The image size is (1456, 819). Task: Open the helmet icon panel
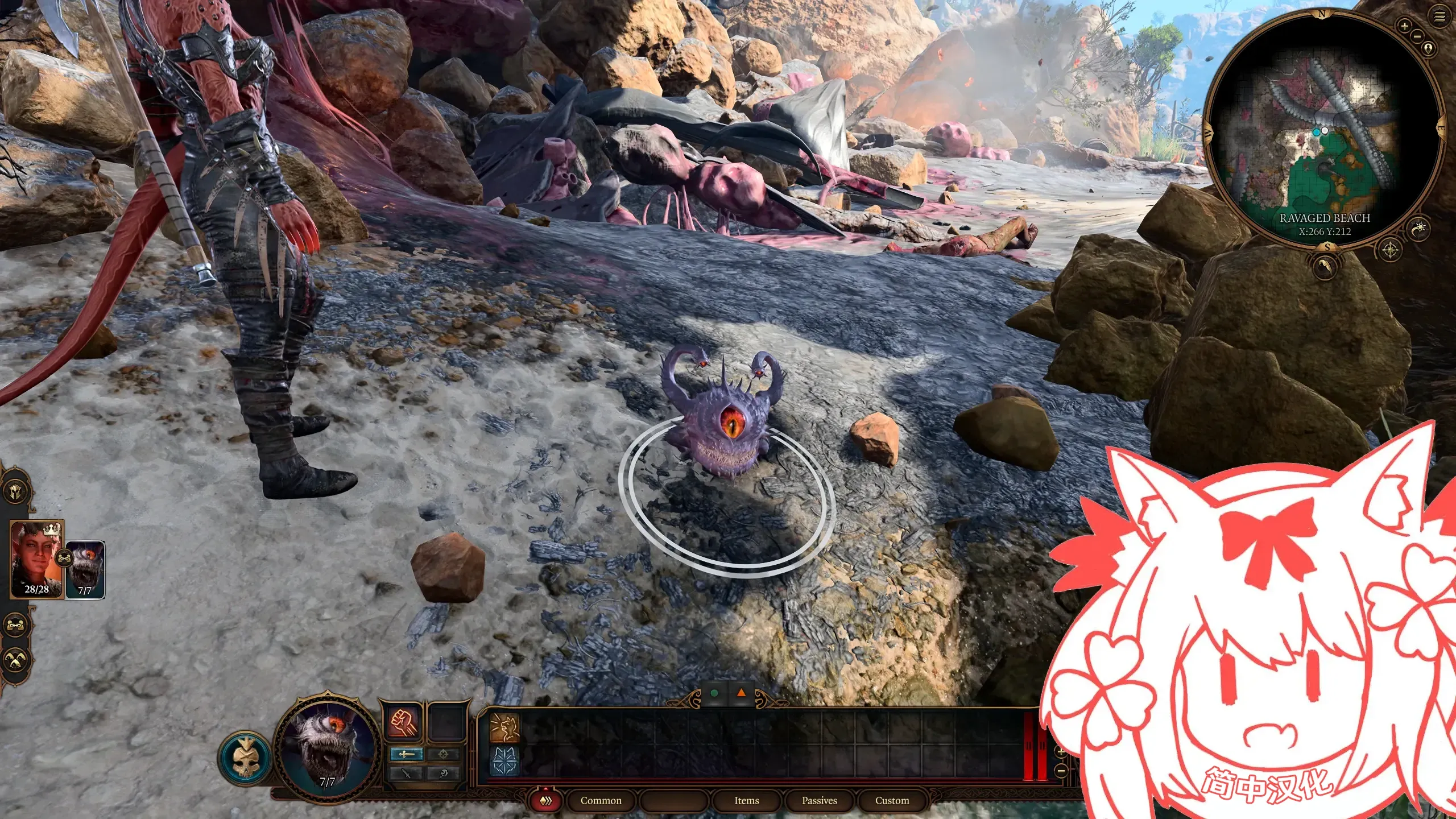[x=16, y=491]
